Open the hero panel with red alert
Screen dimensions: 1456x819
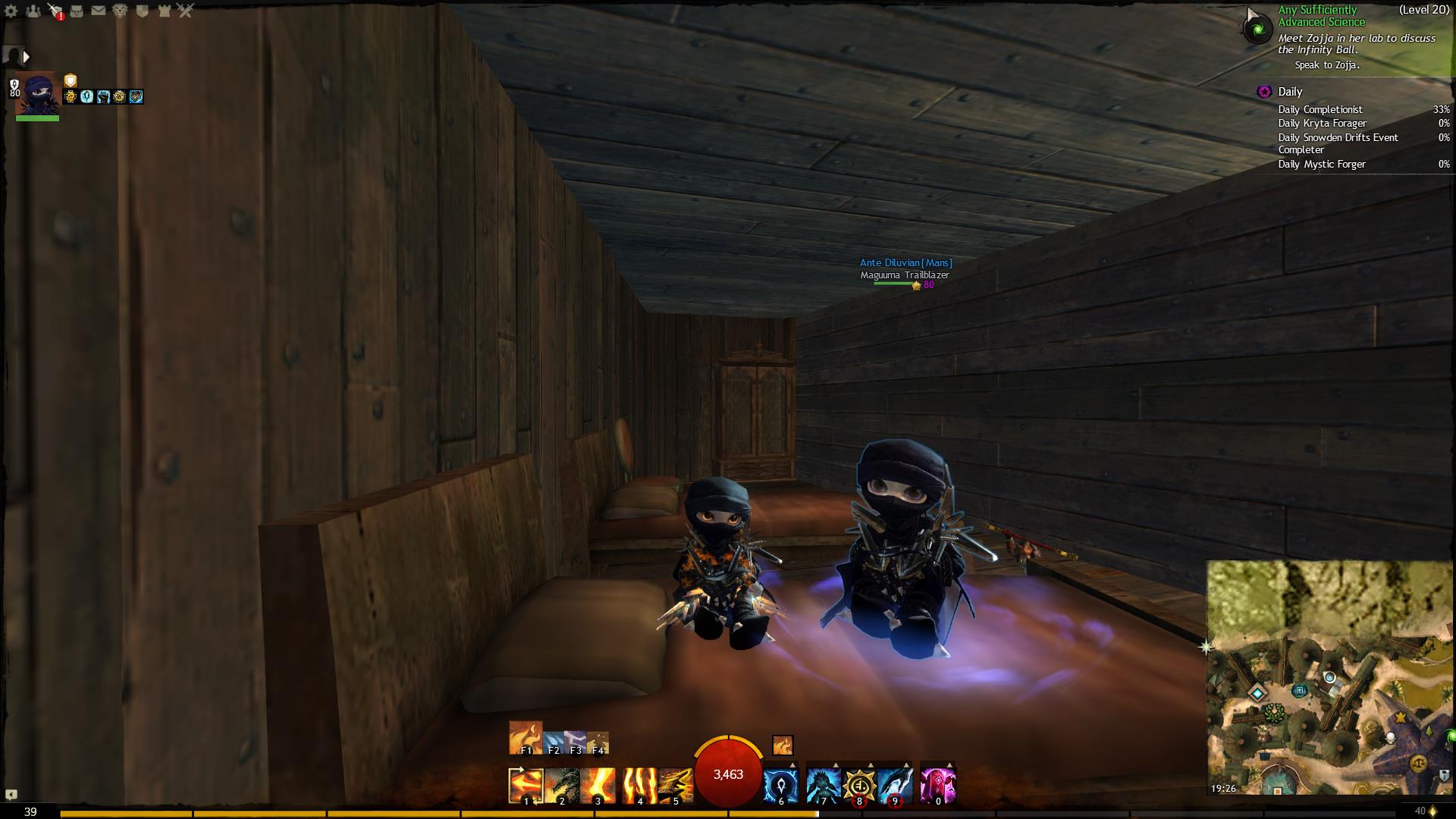point(55,11)
